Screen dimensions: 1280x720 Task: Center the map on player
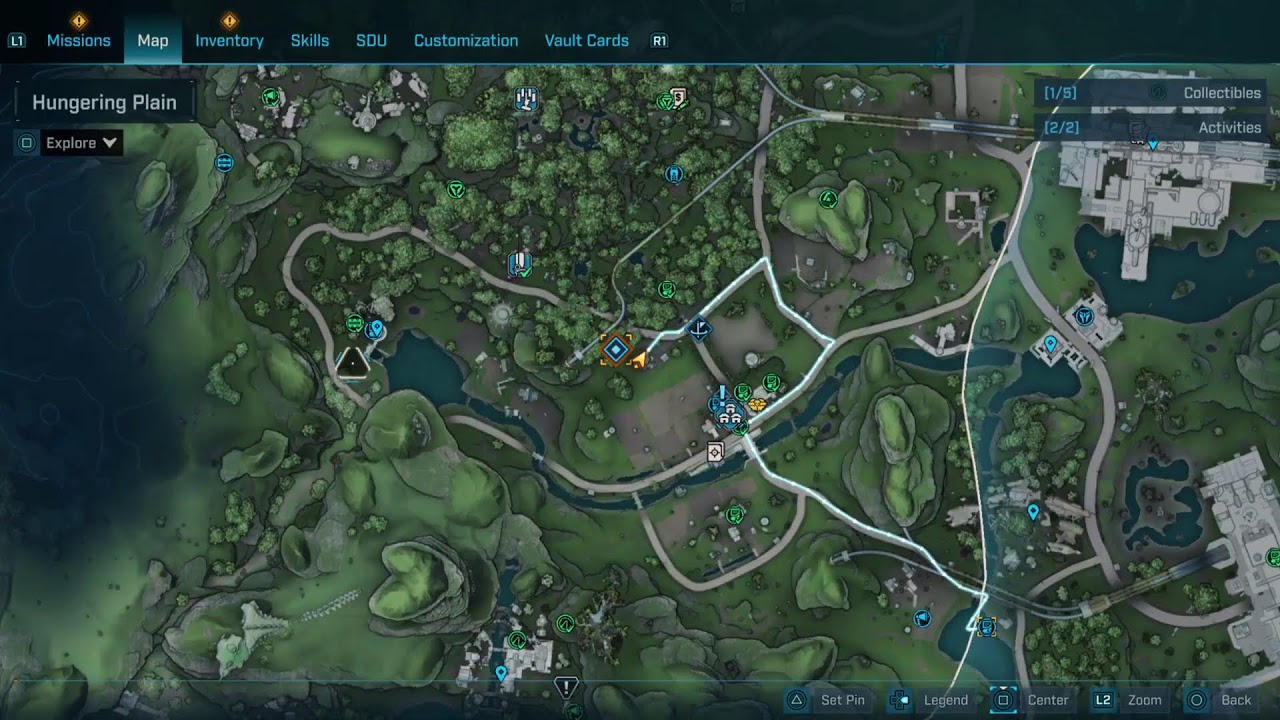pyautogui.click(x=1030, y=700)
